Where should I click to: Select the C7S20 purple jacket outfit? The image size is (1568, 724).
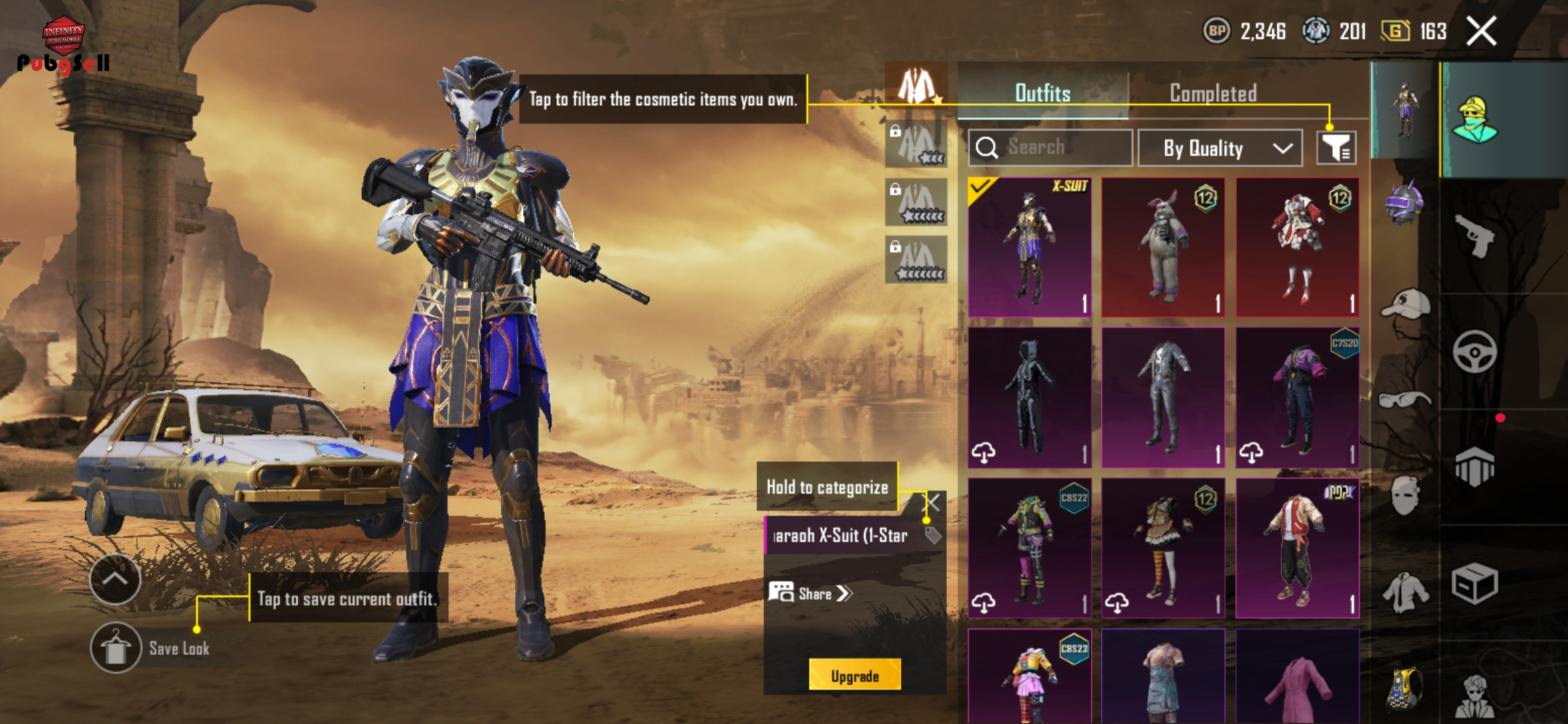click(x=1297, y=397)
